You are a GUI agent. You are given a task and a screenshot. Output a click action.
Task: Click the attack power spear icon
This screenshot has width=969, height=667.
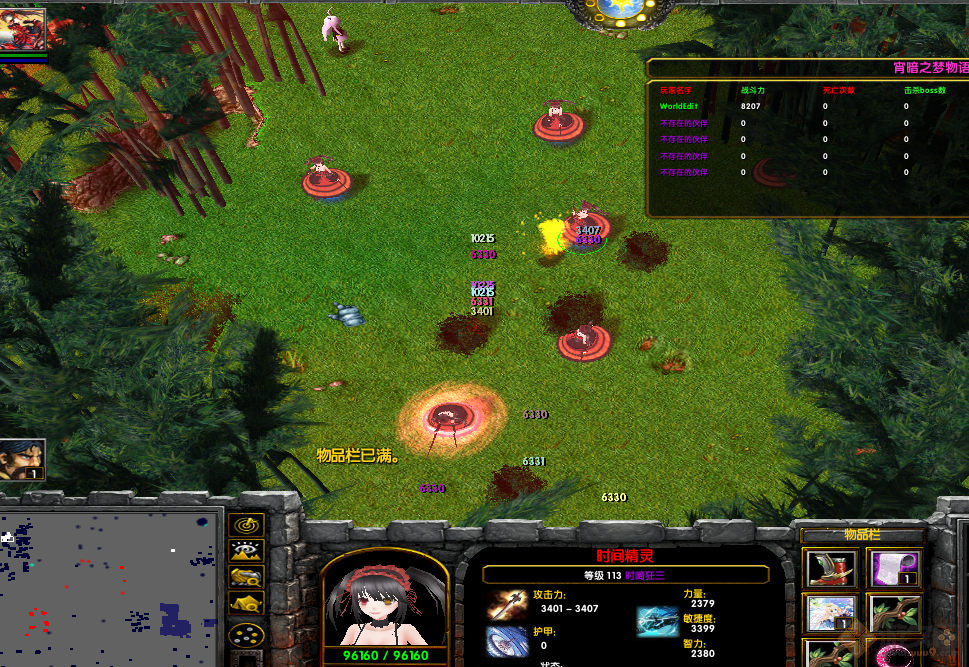coord(507,604)
